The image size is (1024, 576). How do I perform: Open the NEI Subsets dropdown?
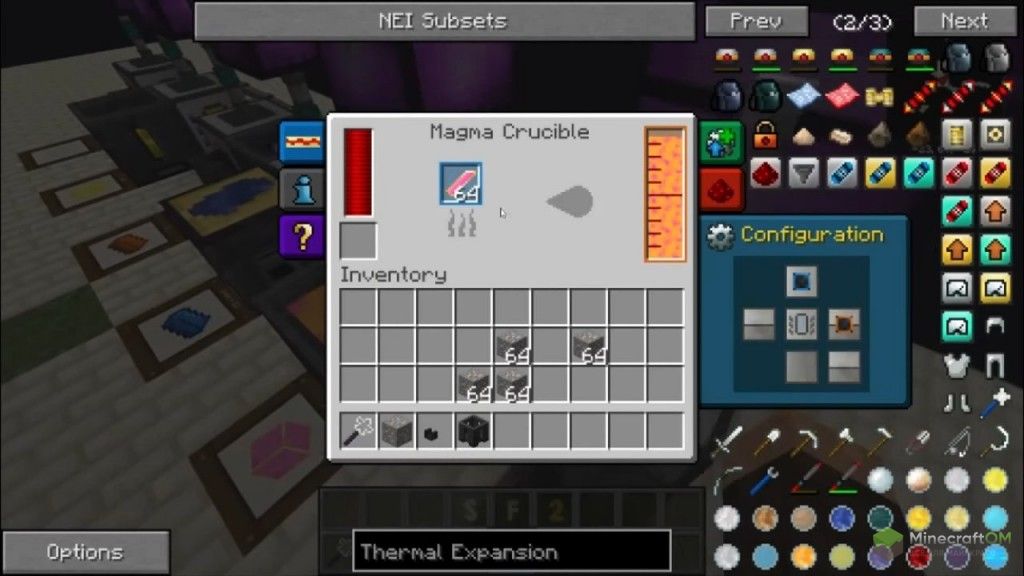click(x=444, y=21)
